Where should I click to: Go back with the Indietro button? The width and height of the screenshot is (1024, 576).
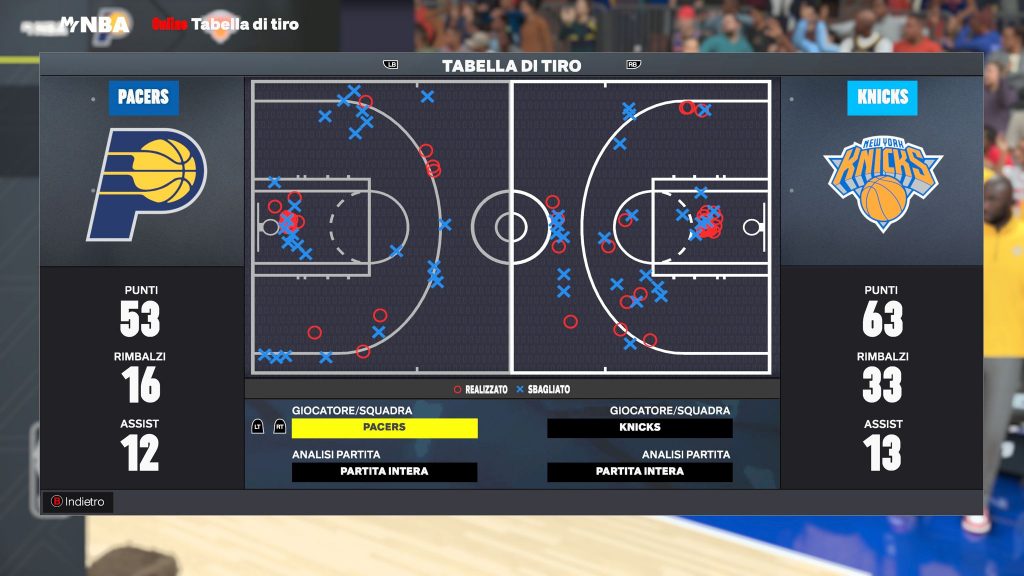78,502
